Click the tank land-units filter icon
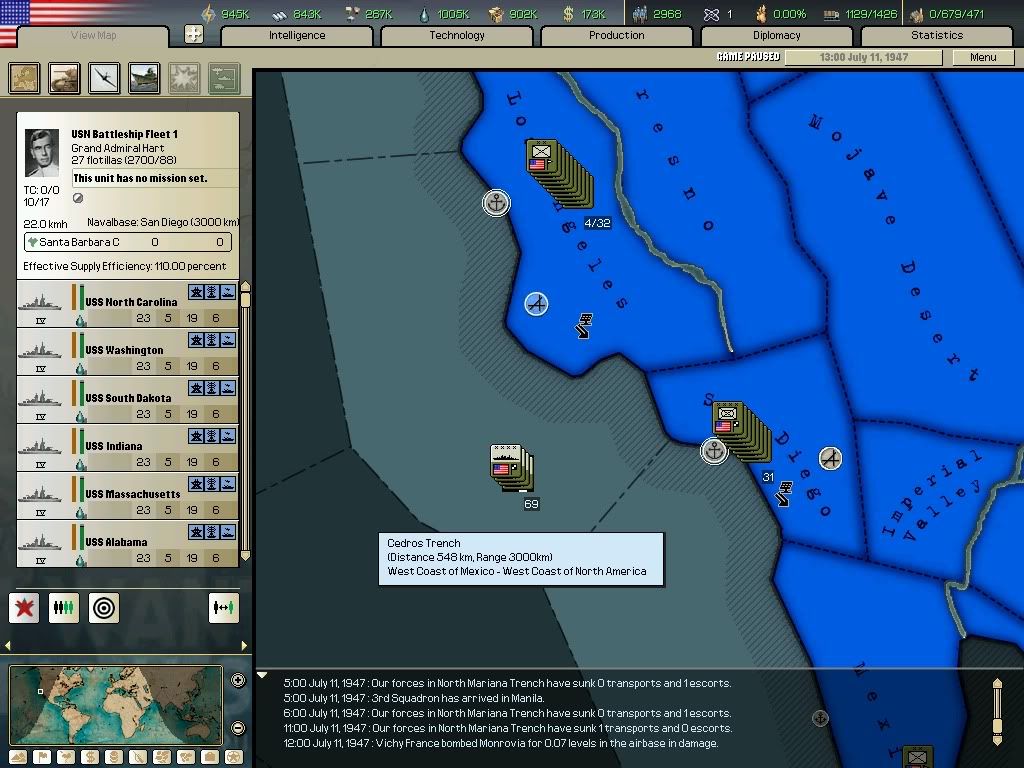 pos(65,78)
